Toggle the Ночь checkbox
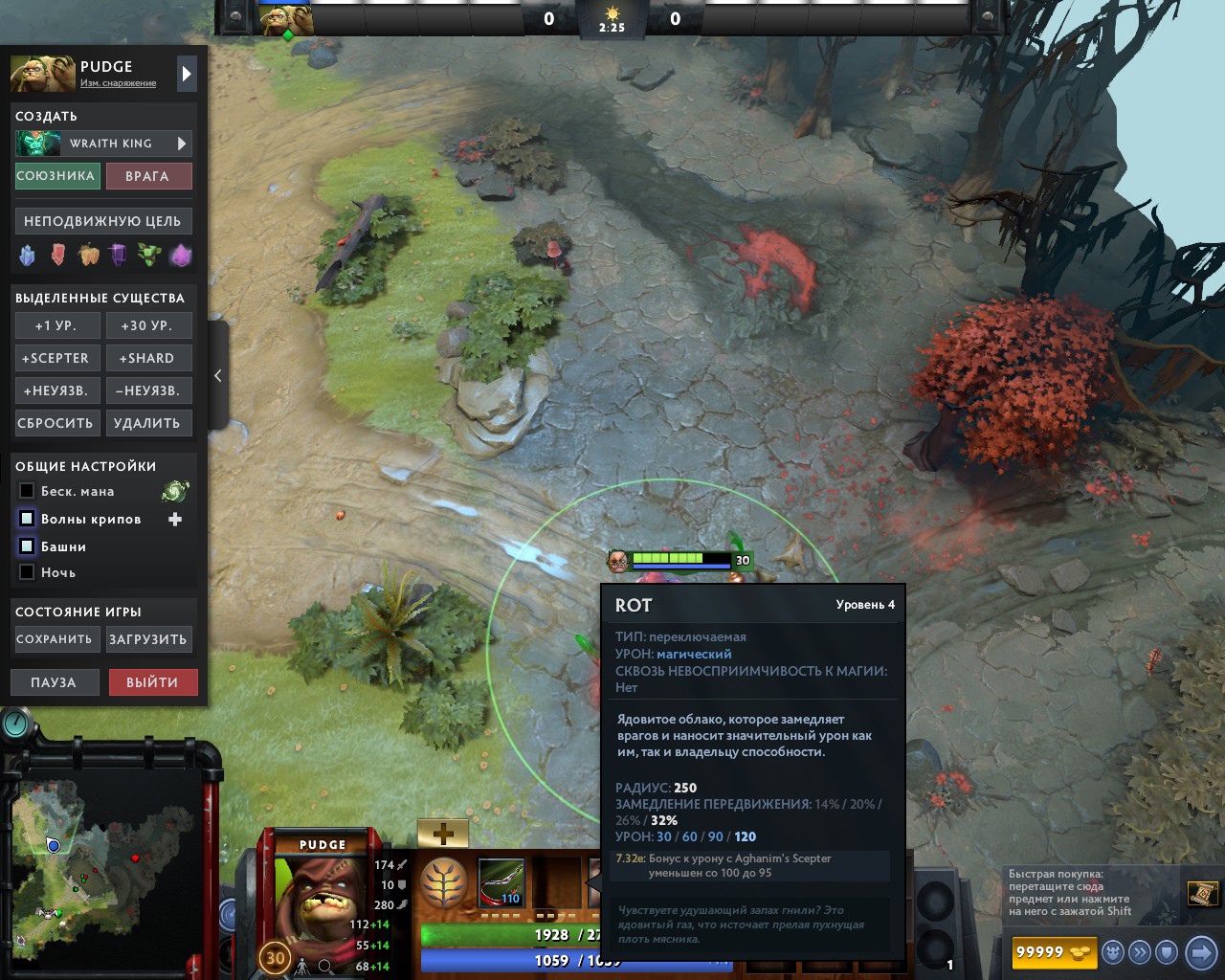The height and width of the screenshot is (980, 1225). click(26, 571)
